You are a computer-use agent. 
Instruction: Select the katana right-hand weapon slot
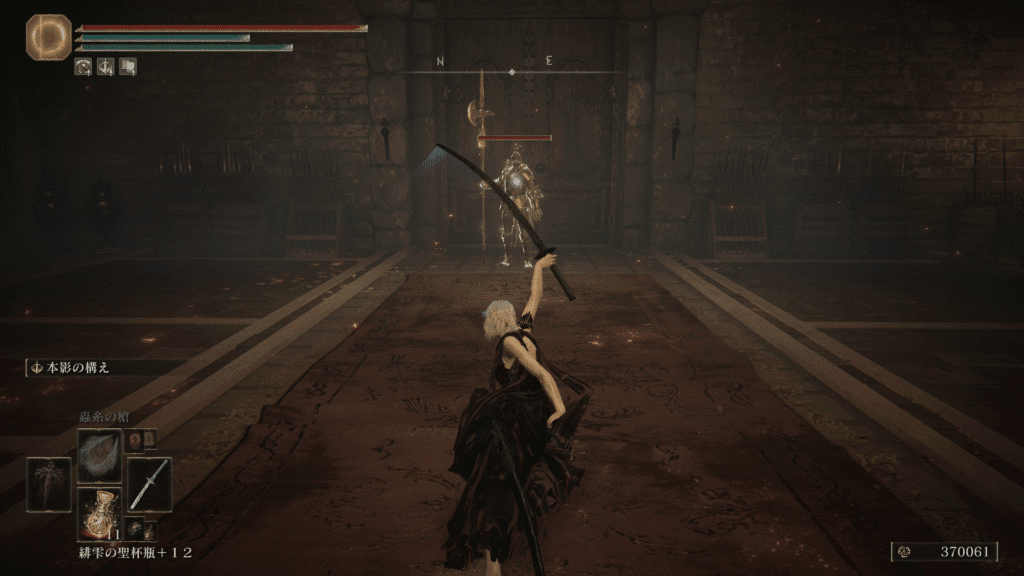(149, 484)
